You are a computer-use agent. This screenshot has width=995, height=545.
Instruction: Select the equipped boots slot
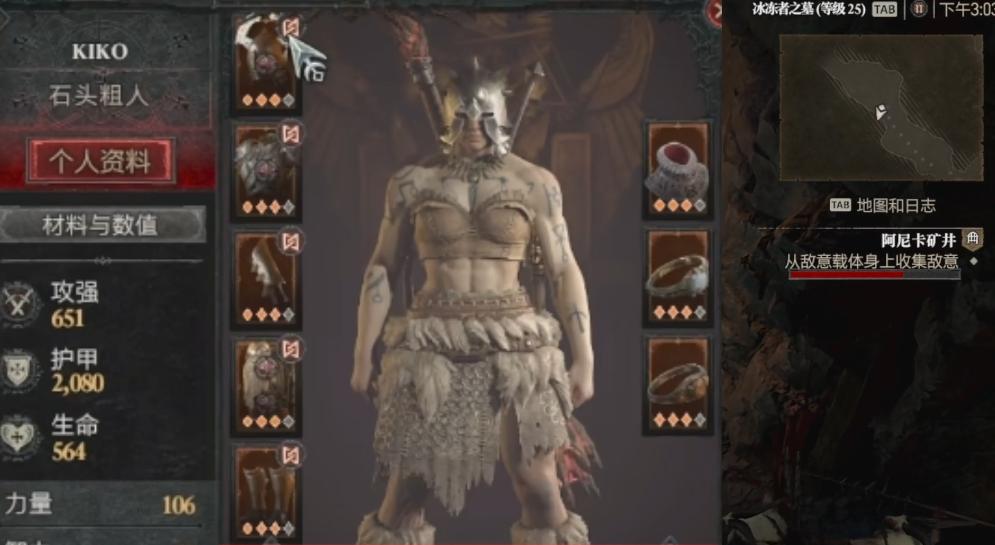pyautogui.click(x=267, y=492)
